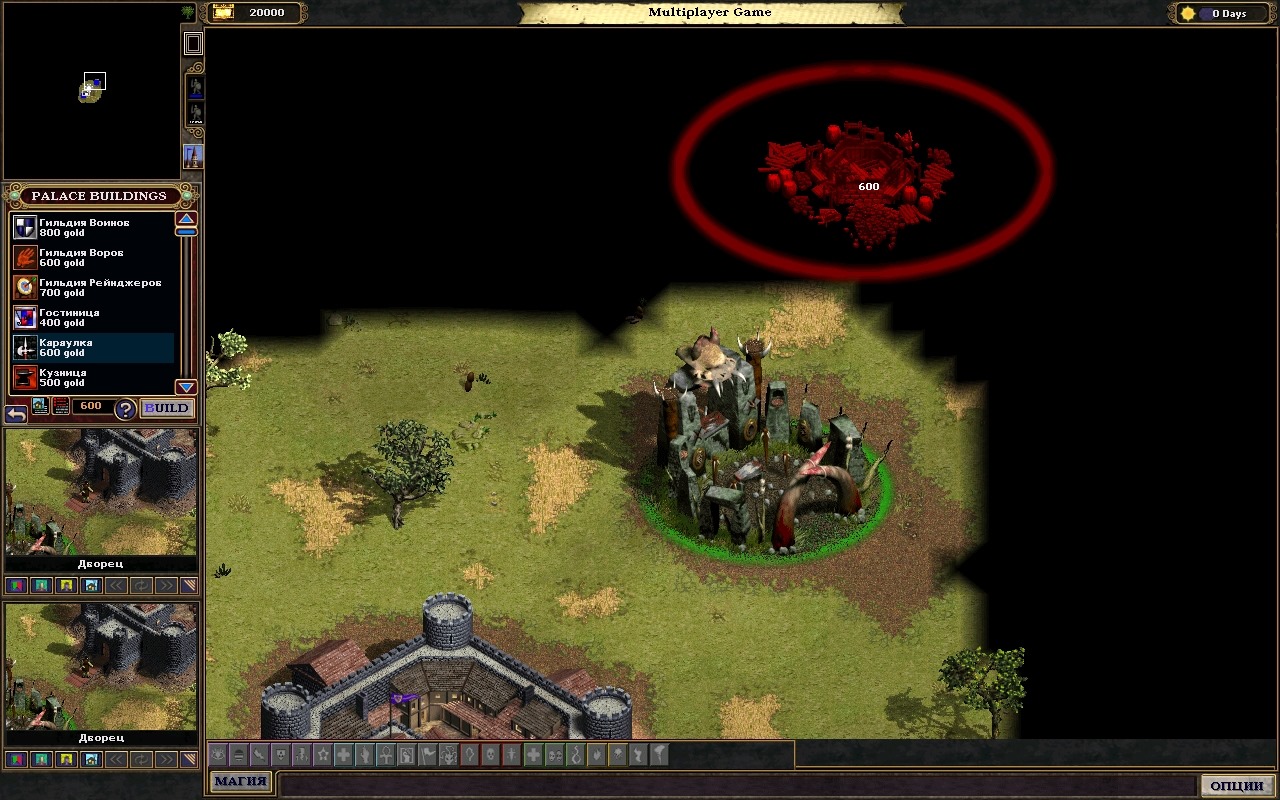Select the tower icon beside the minimap
This screenshot has width=1280, height=800.
pos(193,157)
